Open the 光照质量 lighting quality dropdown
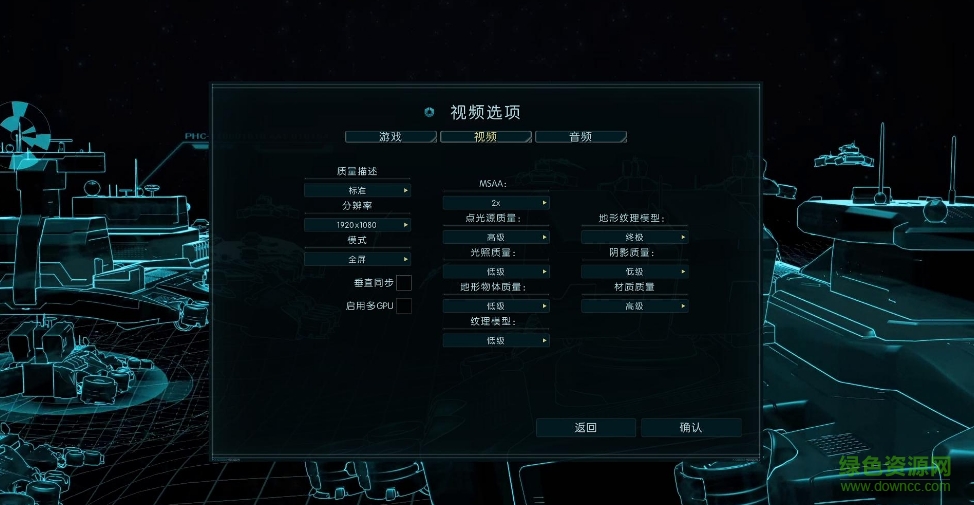The image size is (974, 505). [496, 271]
